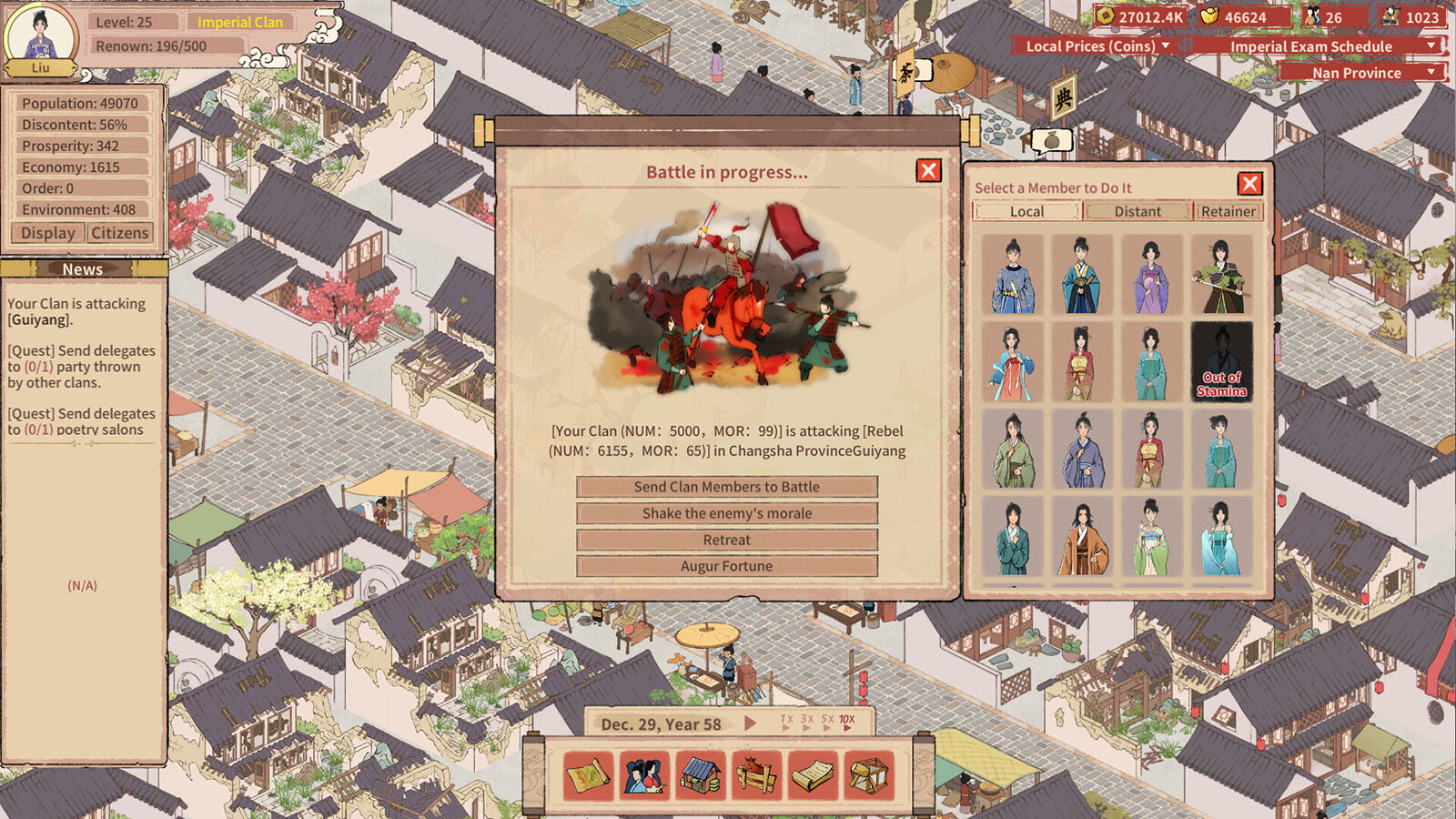The width and height of the screenshot is (1456, 819).
Task: Expand the Imperial Exam Schedule dropdown
Action: (1318, 46)
